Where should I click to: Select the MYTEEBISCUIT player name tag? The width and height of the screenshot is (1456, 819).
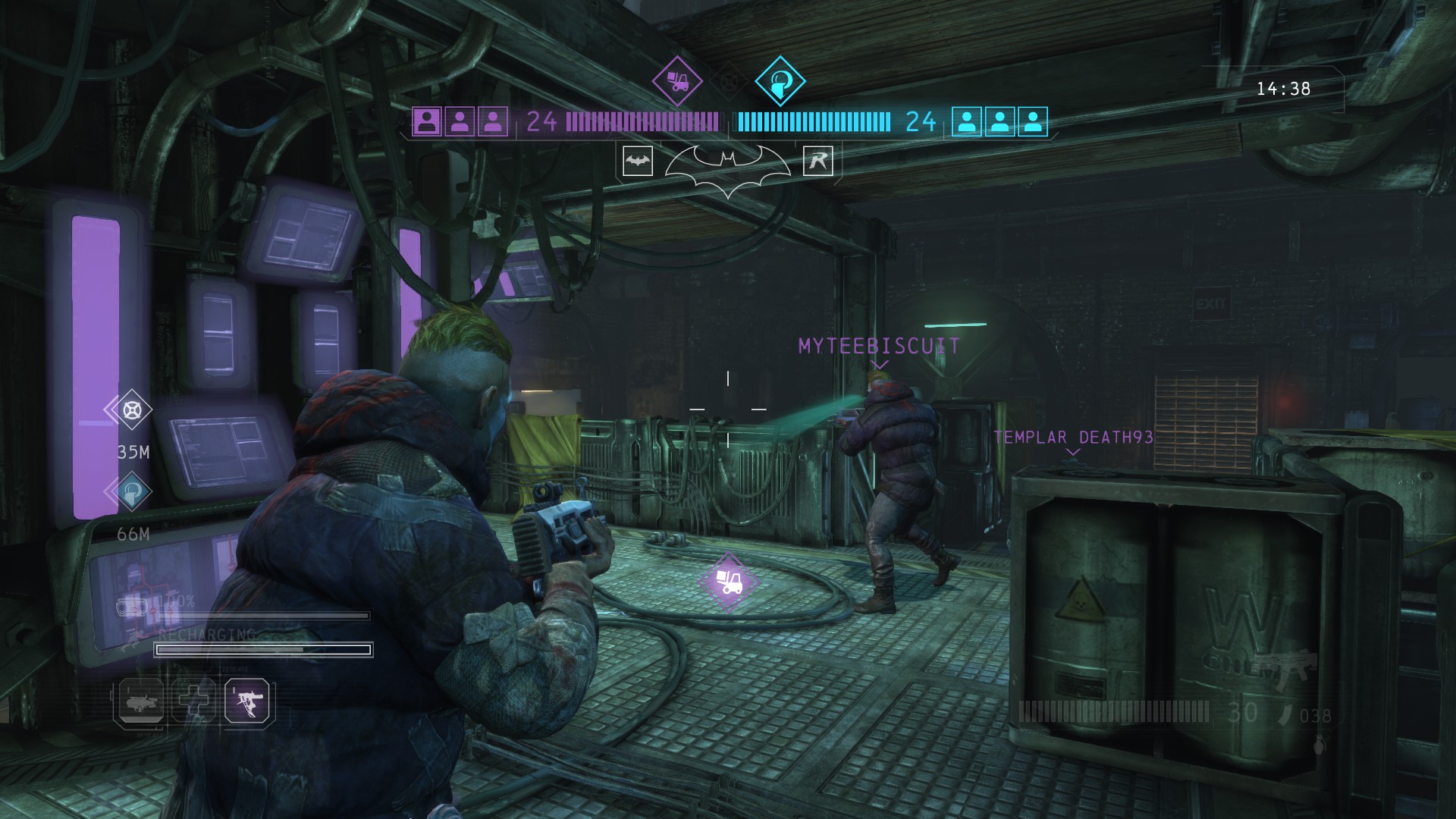[x=879, y=347]
